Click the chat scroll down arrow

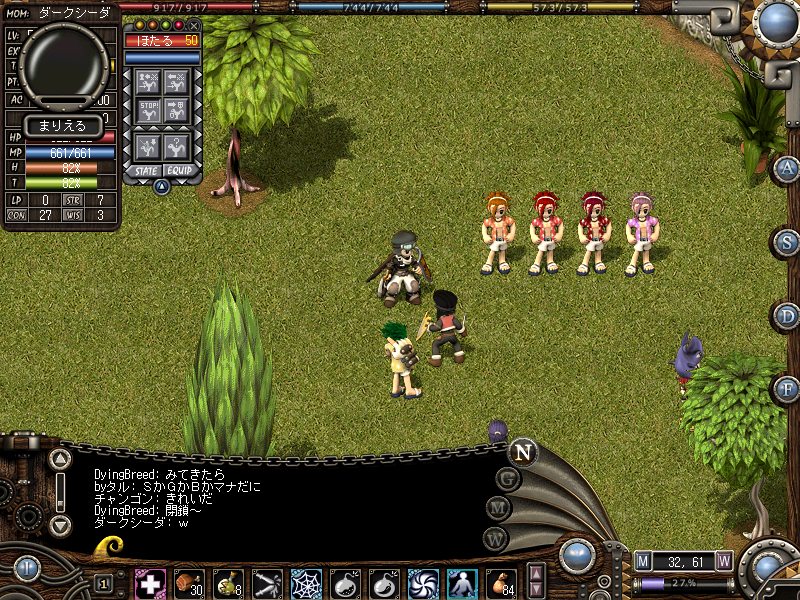(61, 524)
